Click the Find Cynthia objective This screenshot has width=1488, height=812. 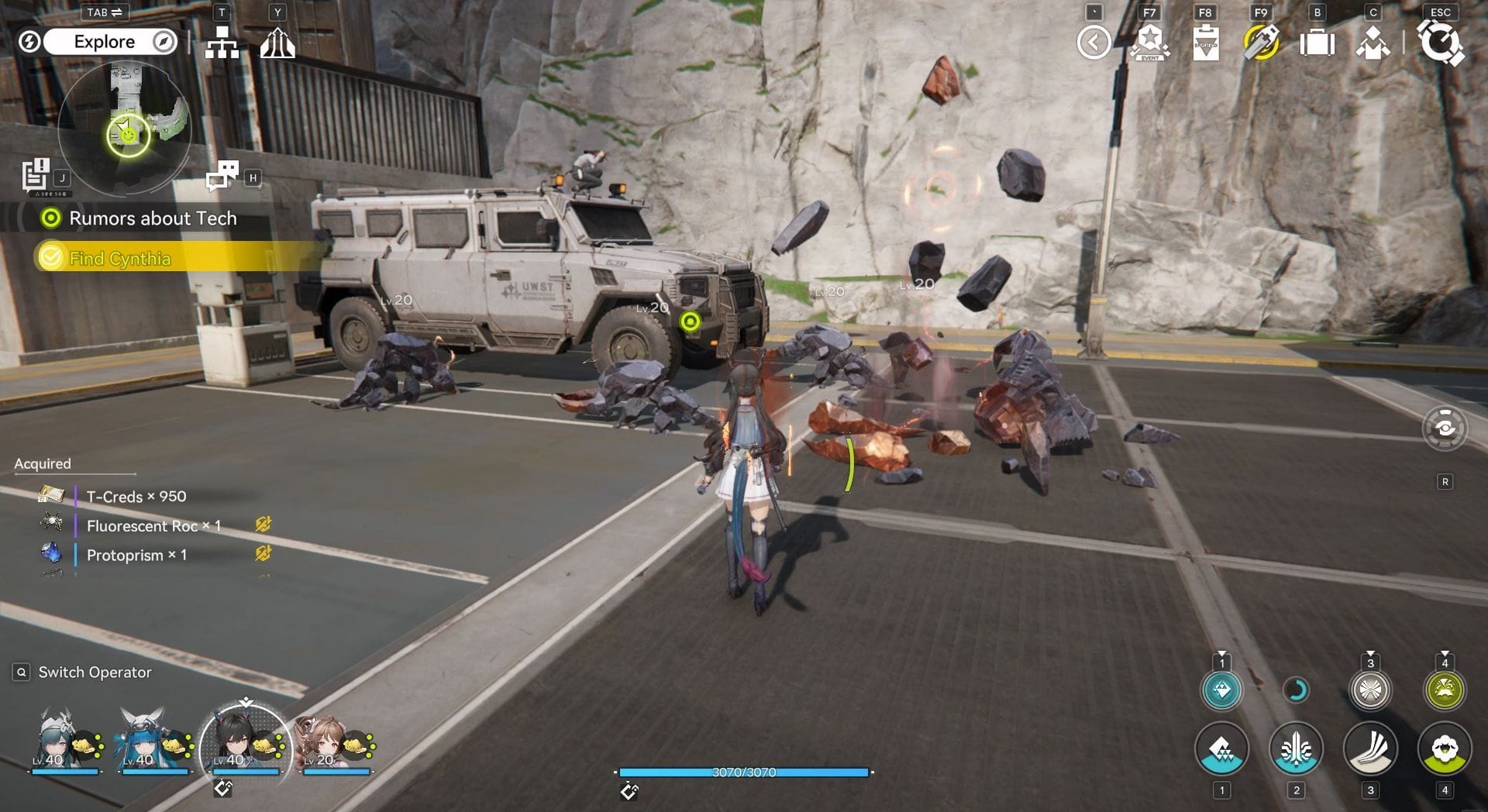pyautogui.click(x=119, y=258)
